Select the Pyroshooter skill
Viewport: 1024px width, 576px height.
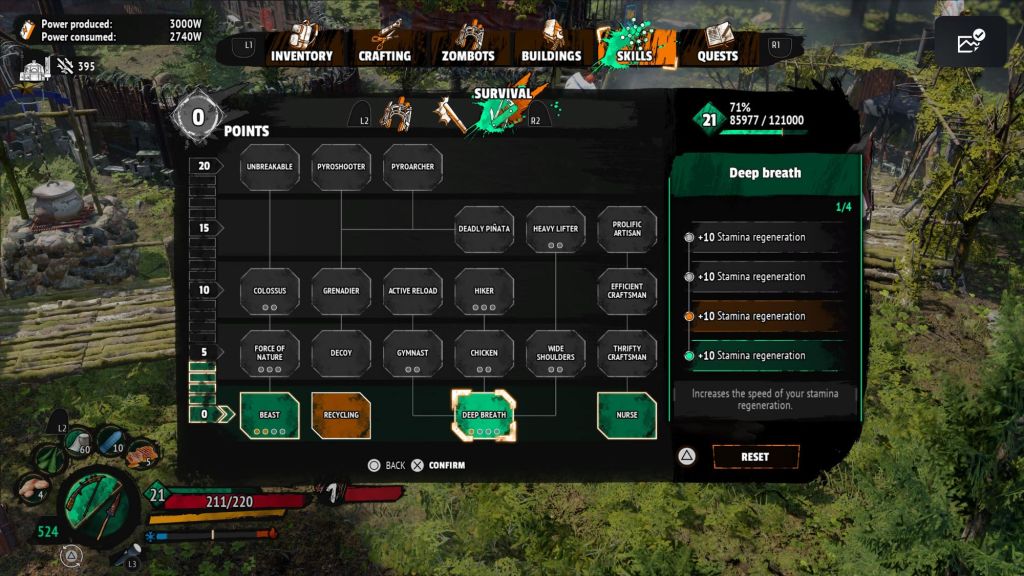(x=341, y=167)
